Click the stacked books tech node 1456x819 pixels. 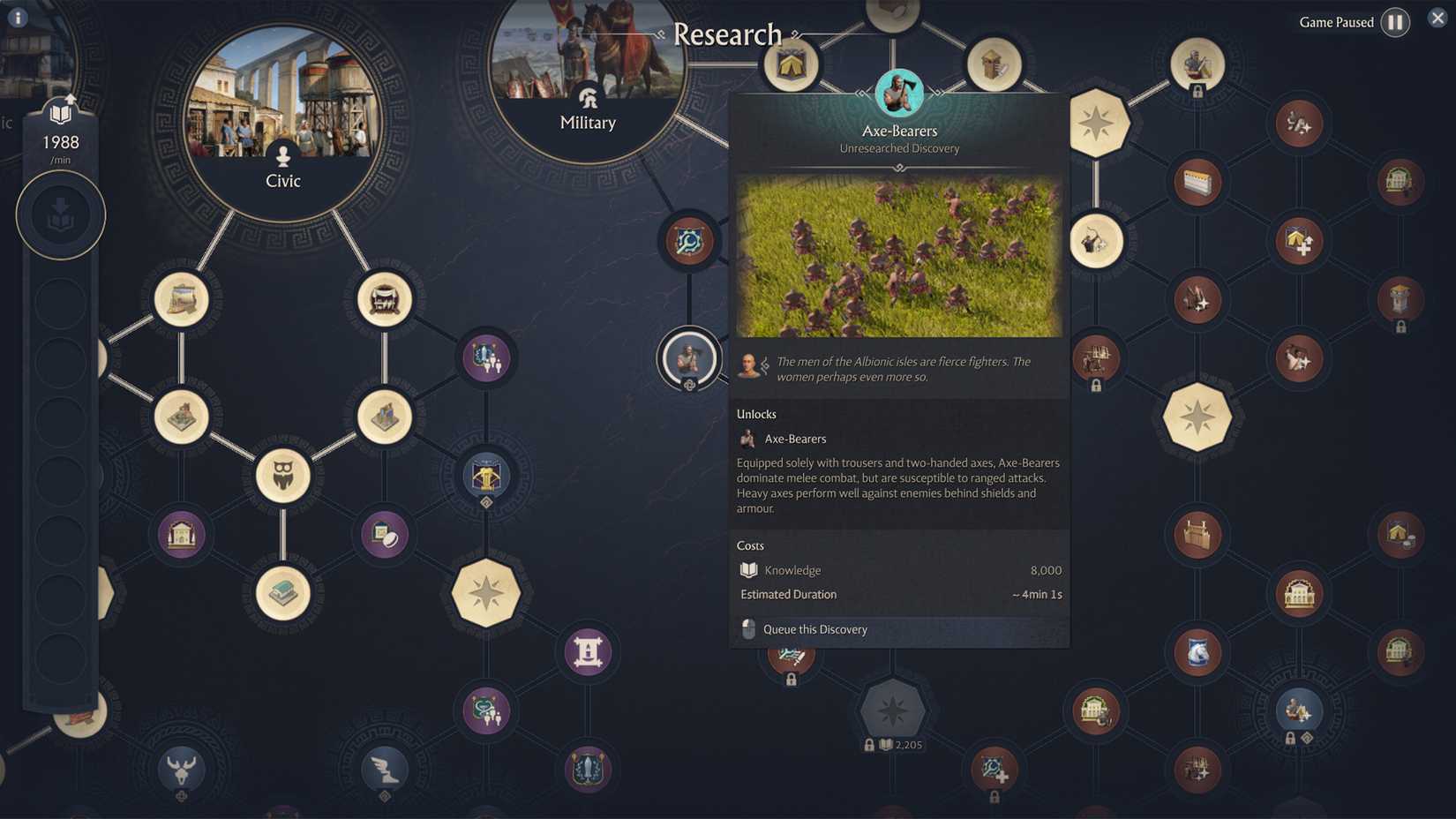(282, 593)
